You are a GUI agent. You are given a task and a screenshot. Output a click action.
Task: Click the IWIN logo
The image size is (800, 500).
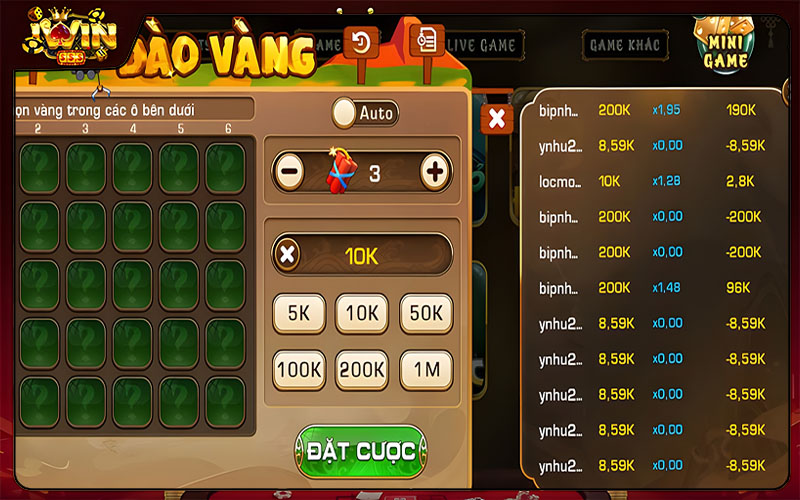pyautogui.click(x=72, y=40)
